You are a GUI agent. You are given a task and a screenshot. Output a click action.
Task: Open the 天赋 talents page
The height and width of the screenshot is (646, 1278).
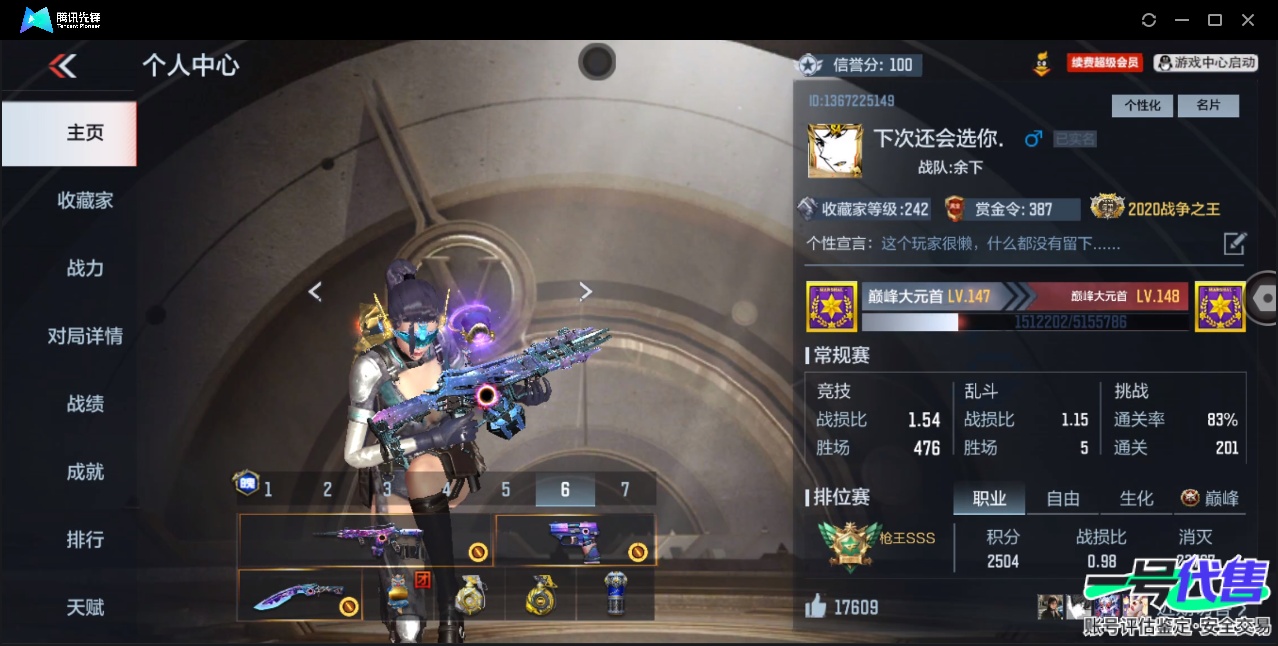(85, 607)
